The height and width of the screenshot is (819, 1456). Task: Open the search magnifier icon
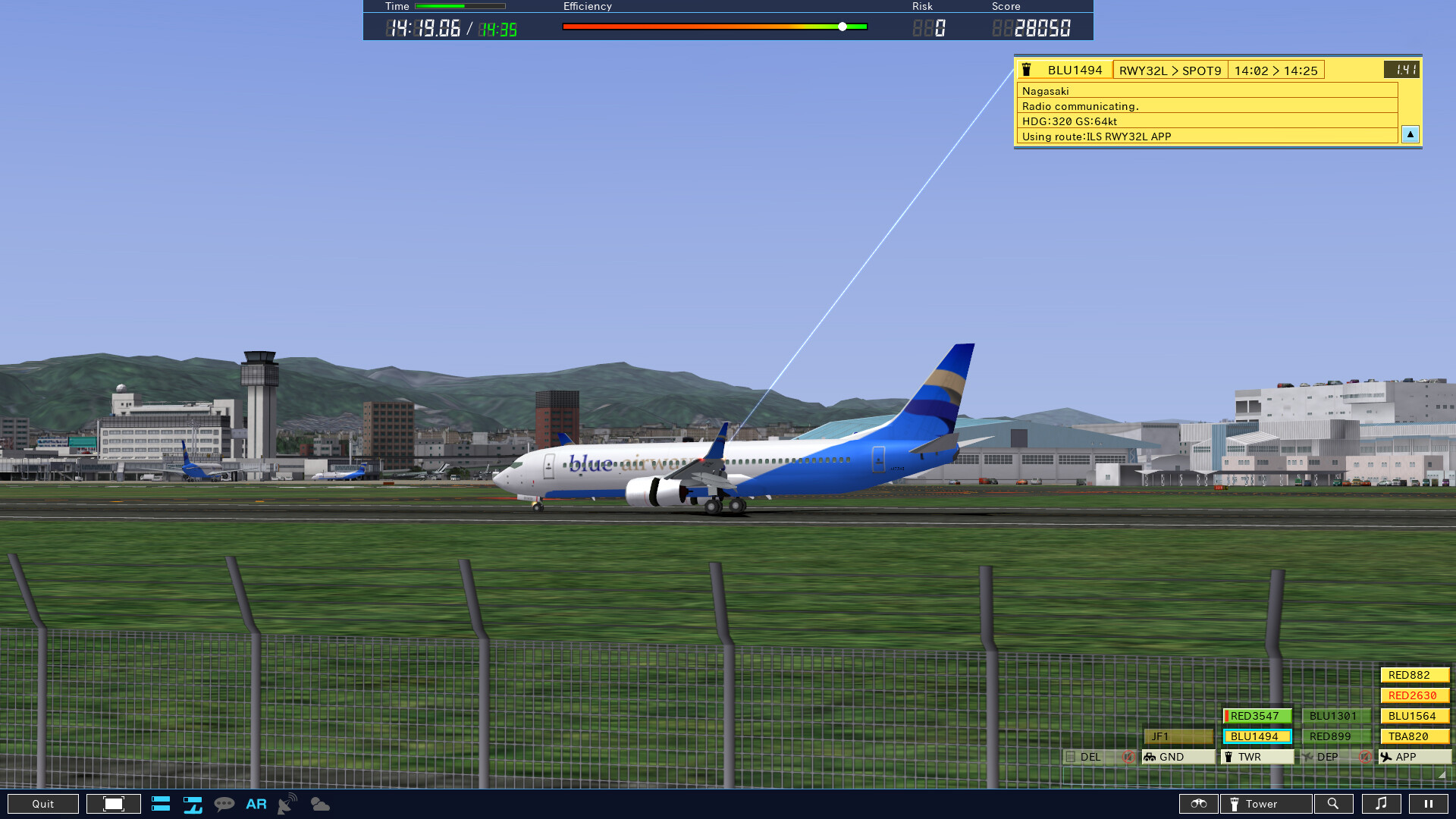click(1334, 804)
